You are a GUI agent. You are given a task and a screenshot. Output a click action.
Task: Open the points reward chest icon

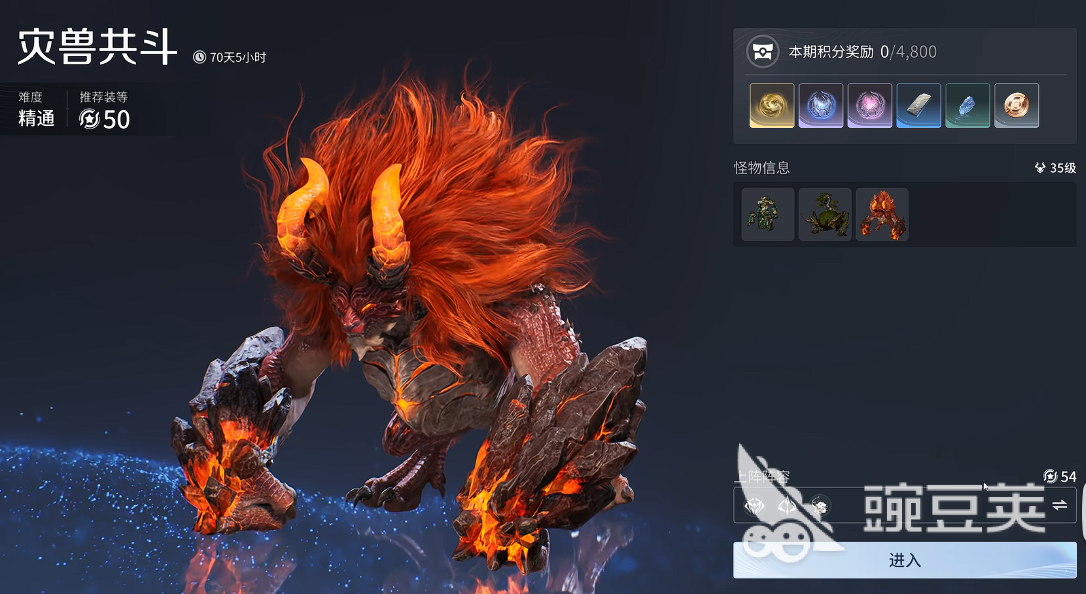763,52
